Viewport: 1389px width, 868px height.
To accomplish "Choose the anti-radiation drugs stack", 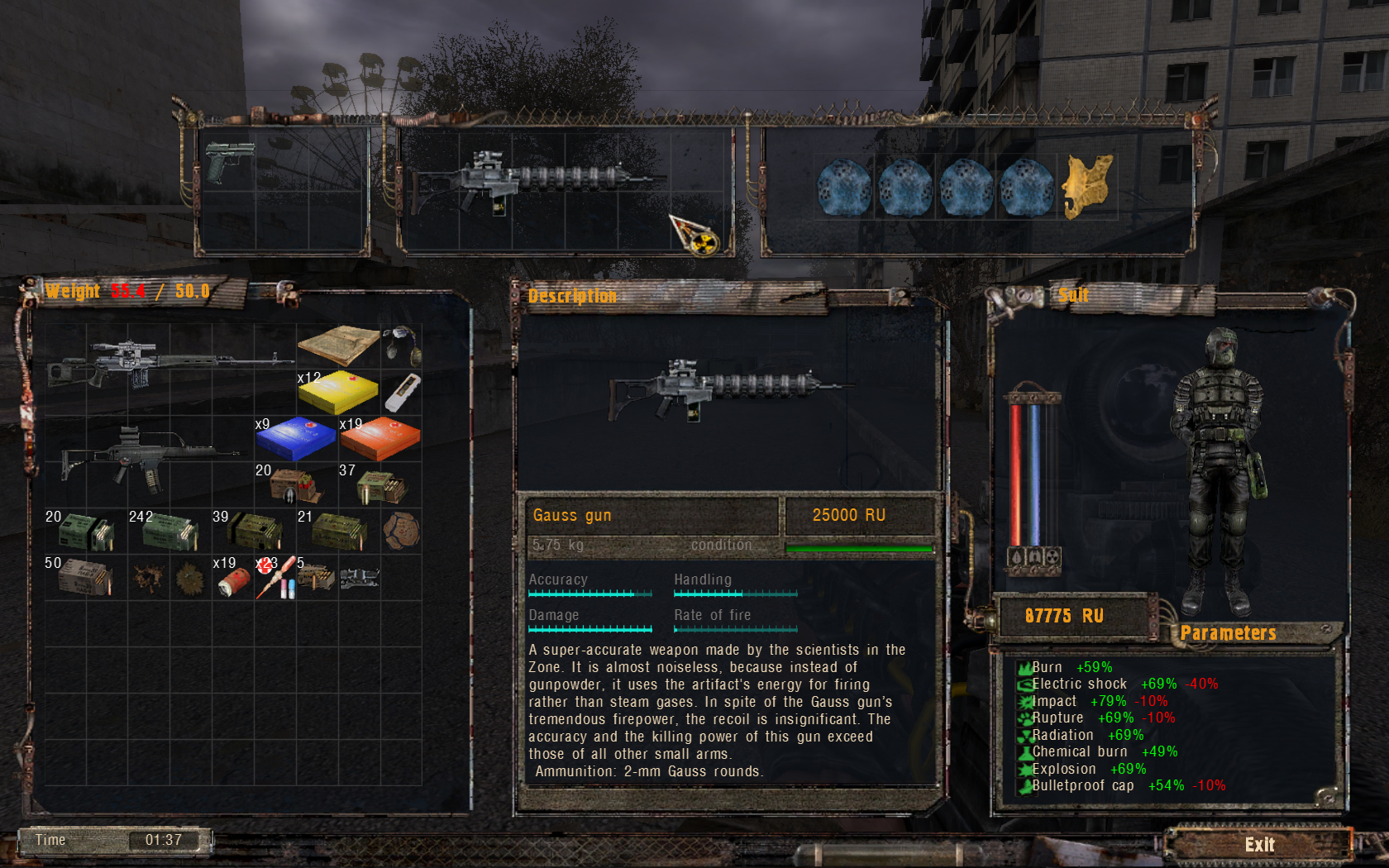I will pyautogui.click(x=276, y=578).
